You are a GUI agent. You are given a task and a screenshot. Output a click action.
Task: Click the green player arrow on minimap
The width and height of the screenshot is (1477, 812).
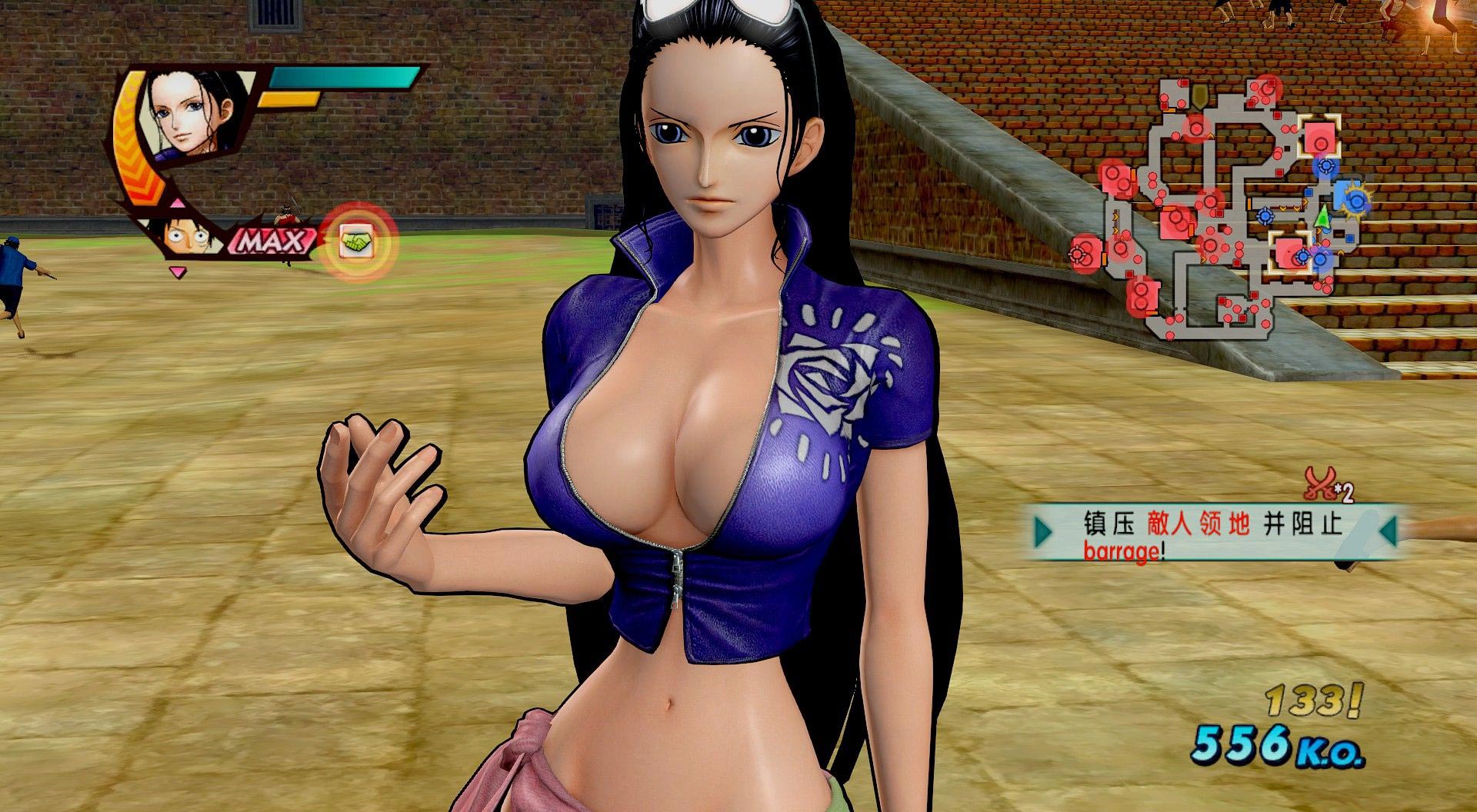tap(1322, 218)
